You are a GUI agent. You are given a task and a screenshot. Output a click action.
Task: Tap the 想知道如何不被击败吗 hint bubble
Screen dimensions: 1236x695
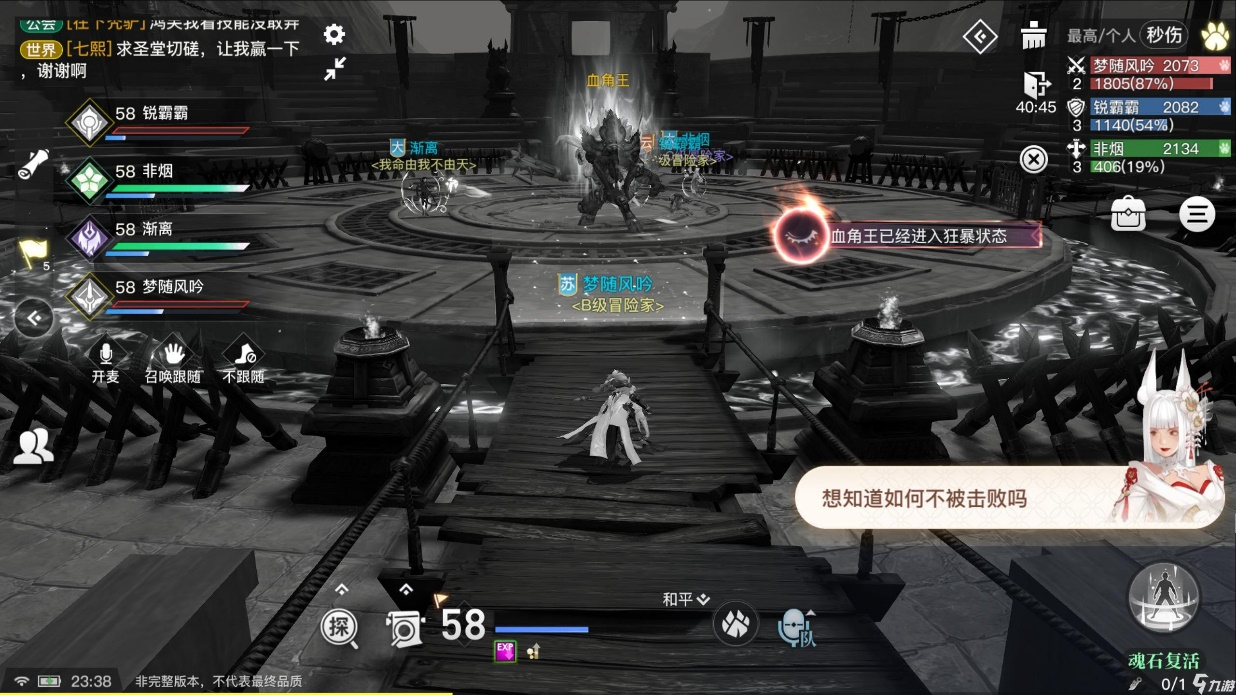pyautogui.click(x=924, y=498)
